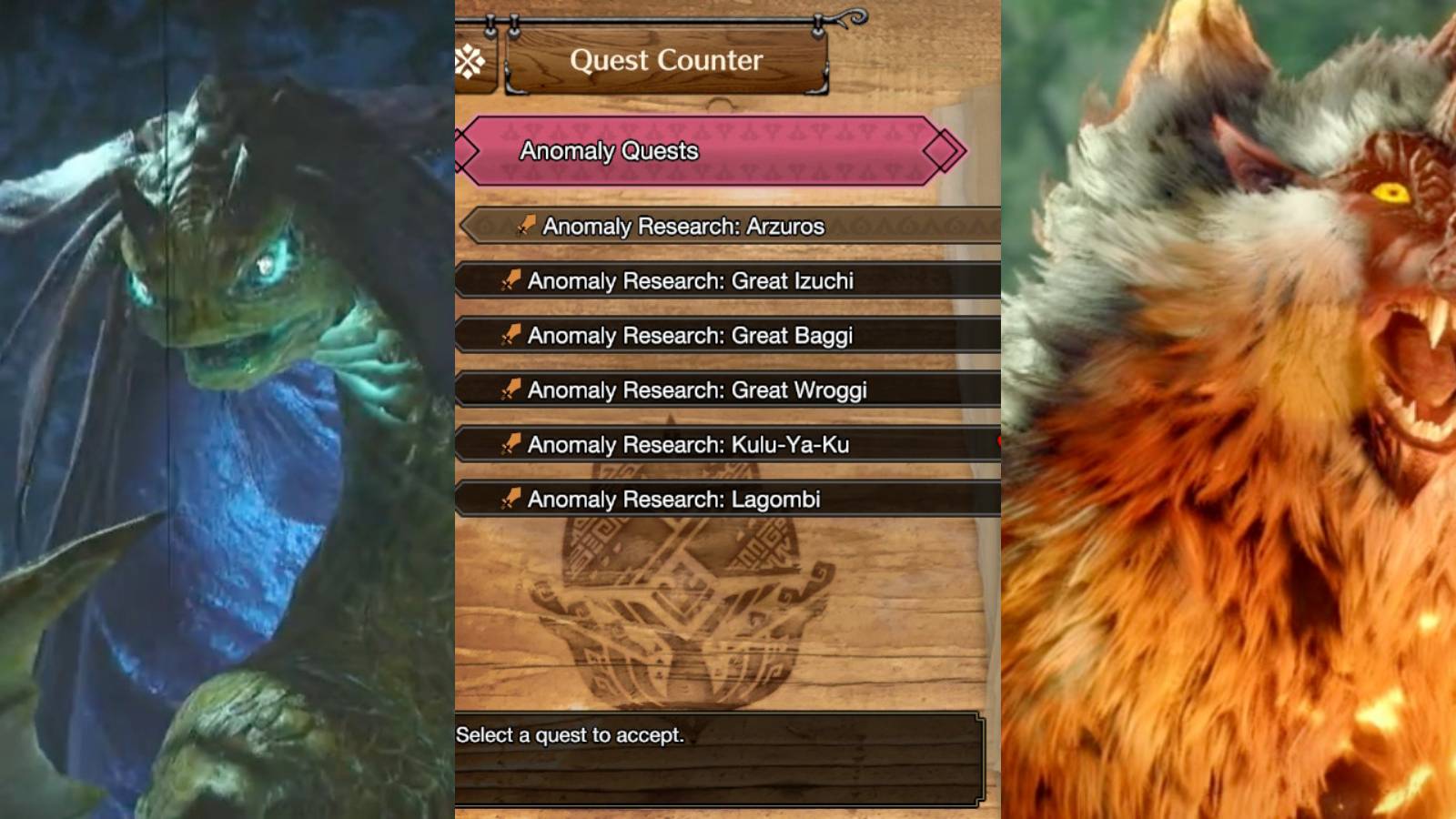Click the sword icon next to Great Wroggi
The image size is (1456, 819).
coord(511,390)
